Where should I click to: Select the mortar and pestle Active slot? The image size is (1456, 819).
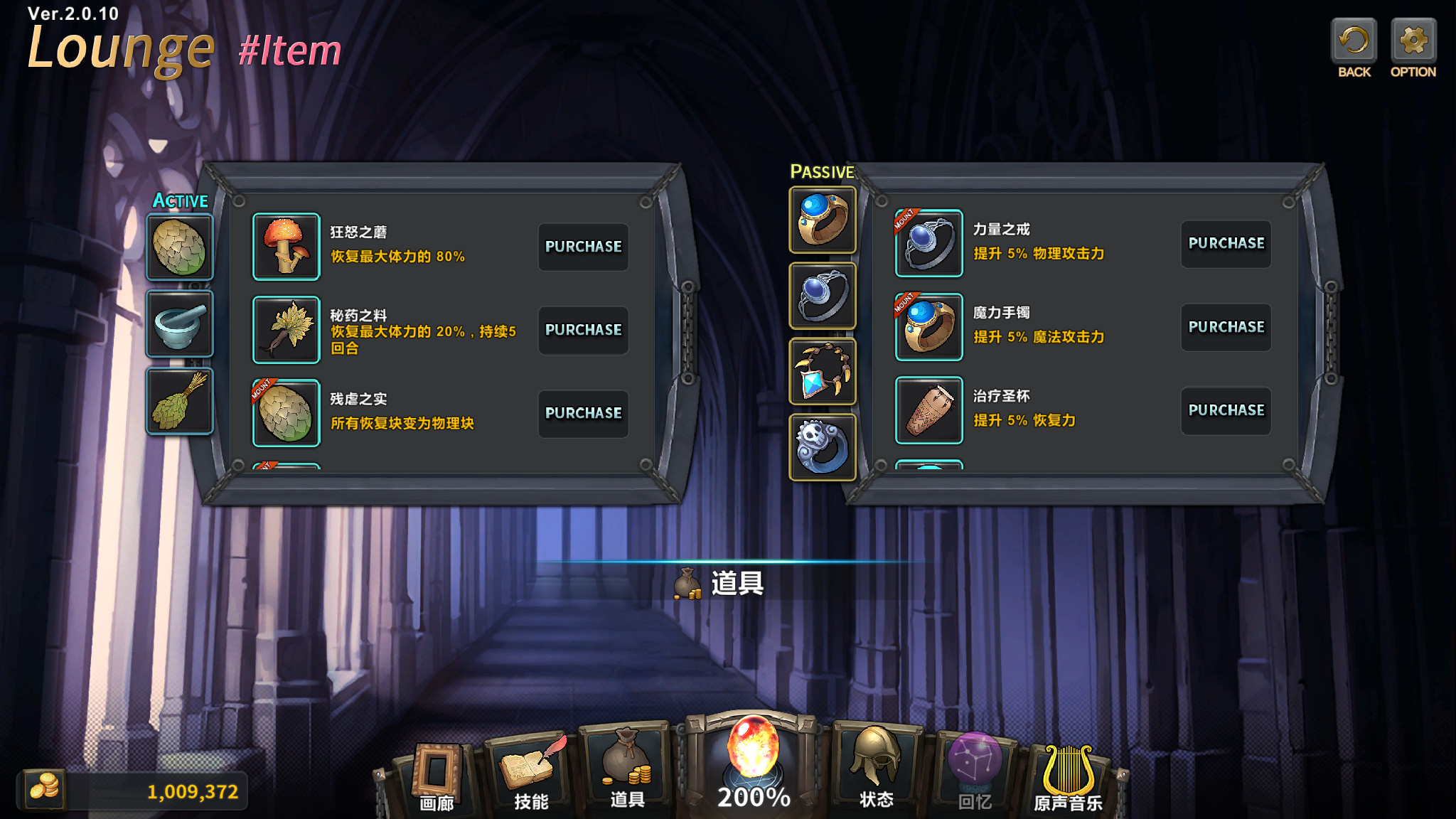tap(180, 324)
